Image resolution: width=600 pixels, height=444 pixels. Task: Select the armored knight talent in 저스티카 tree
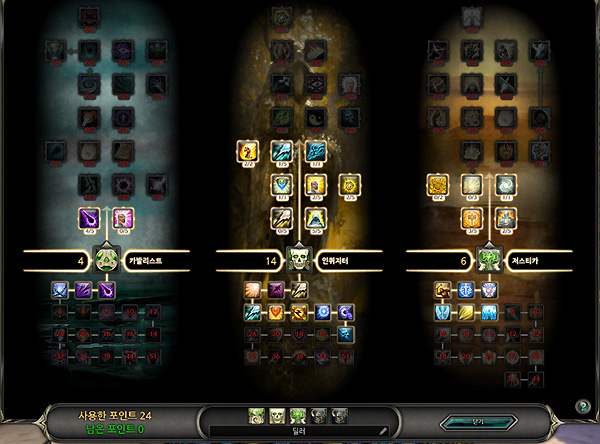pyautogui.click(x=505, y=217)
